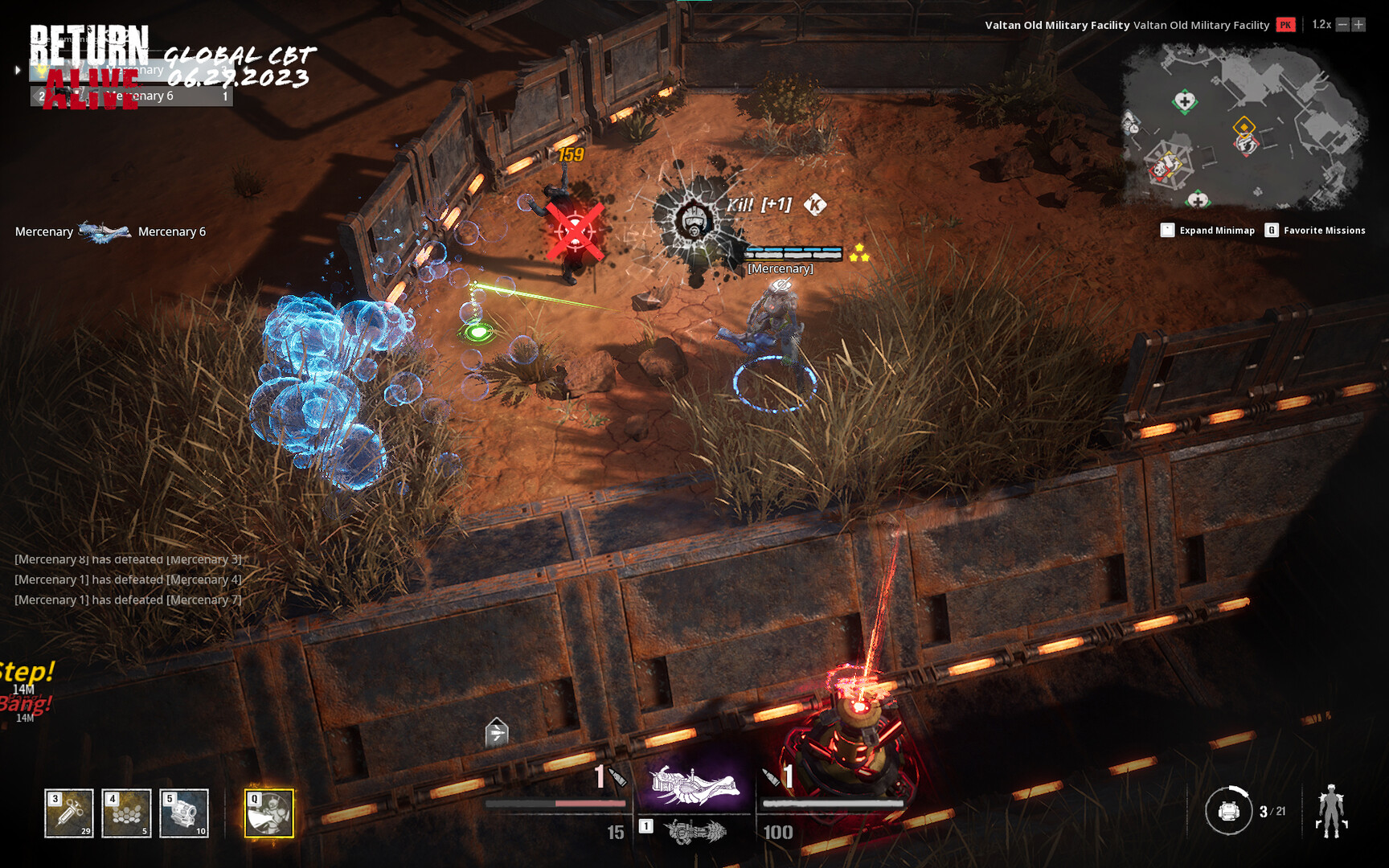Click the red skull marker on the minimap
Screen dimensions: 1389x868
pyautogui.click(x=1159, y=169)
